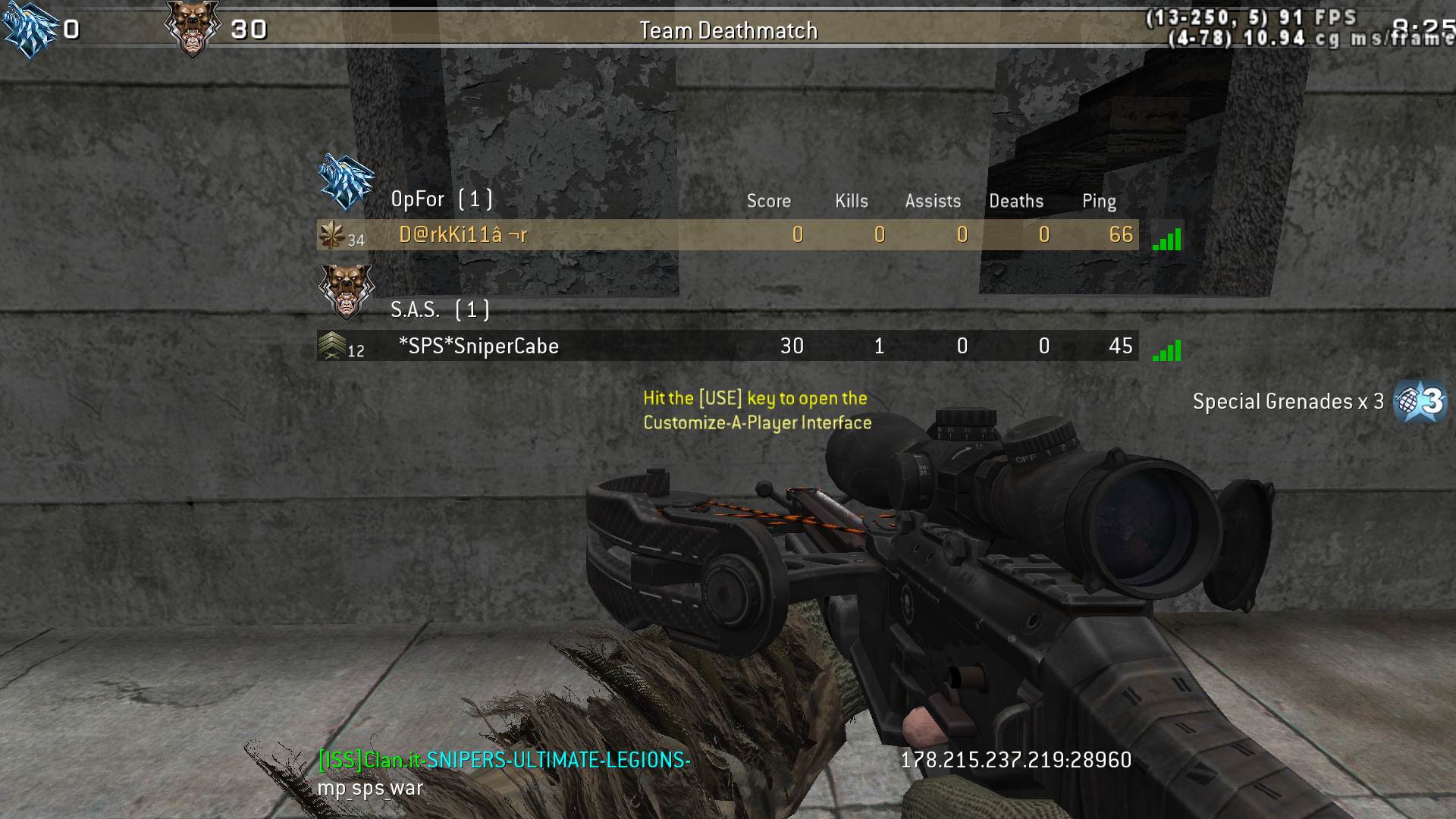
Task: Click the S.A.S. bulldog emblem in scoreboard
Action: (346, 291)
